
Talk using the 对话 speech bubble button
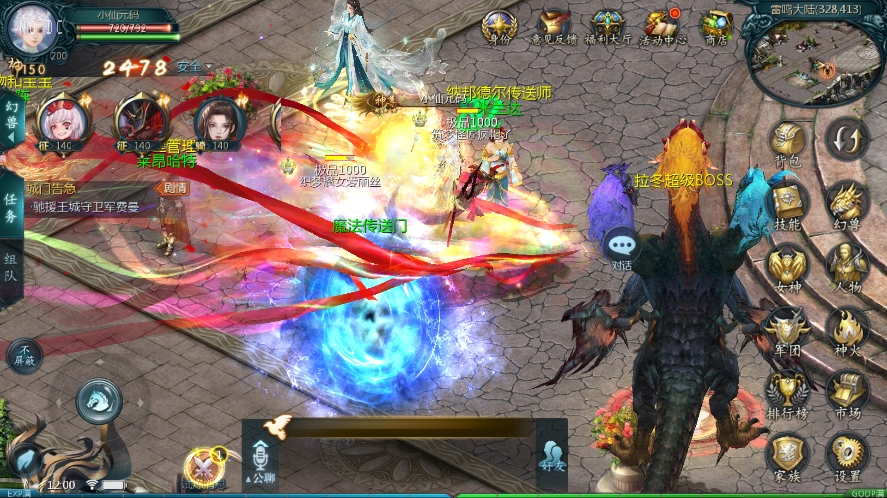click(622, 246)
